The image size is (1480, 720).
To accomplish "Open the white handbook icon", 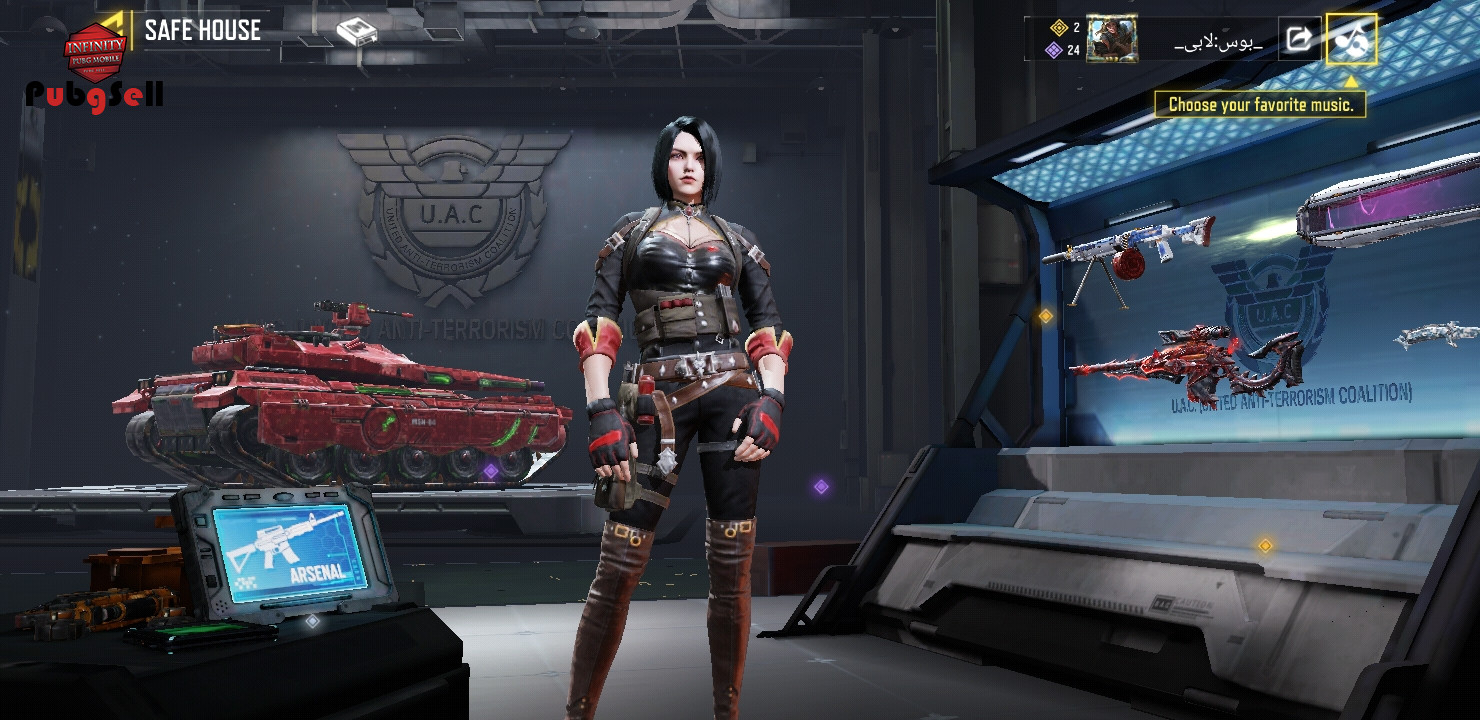I will point(356,32).
